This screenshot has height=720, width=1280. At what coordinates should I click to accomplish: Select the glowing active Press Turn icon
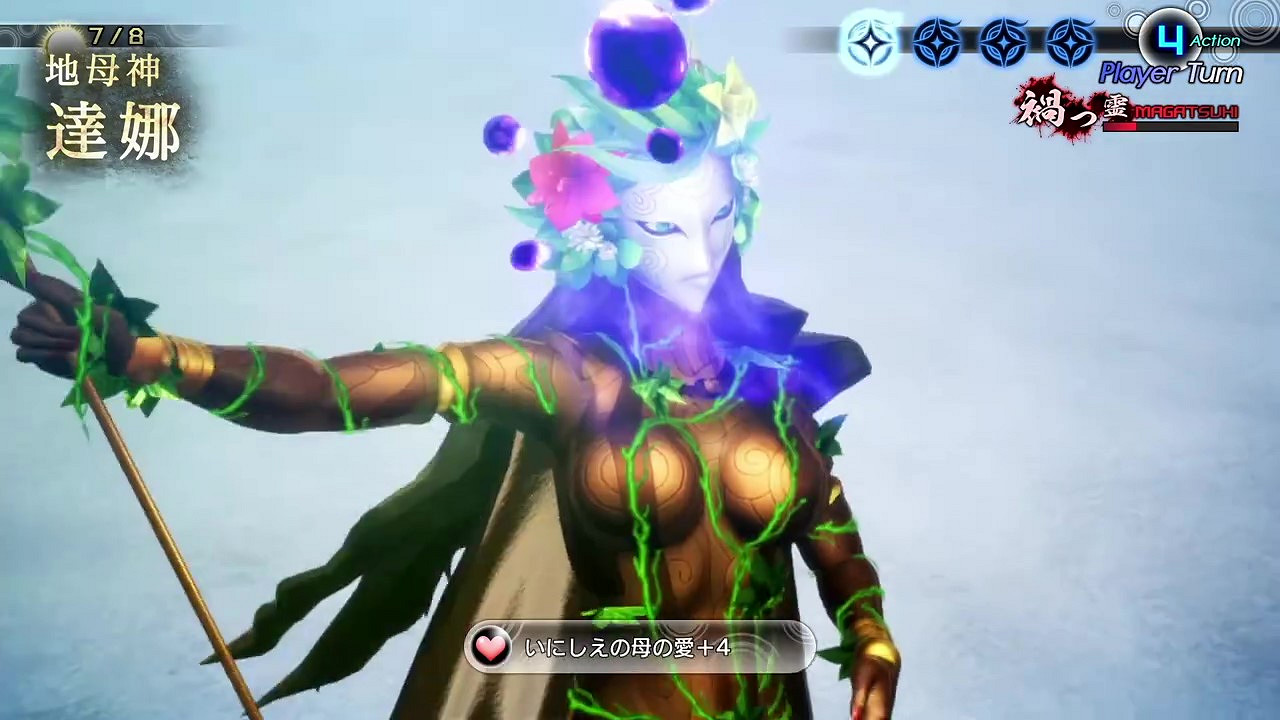click(869, 42)
